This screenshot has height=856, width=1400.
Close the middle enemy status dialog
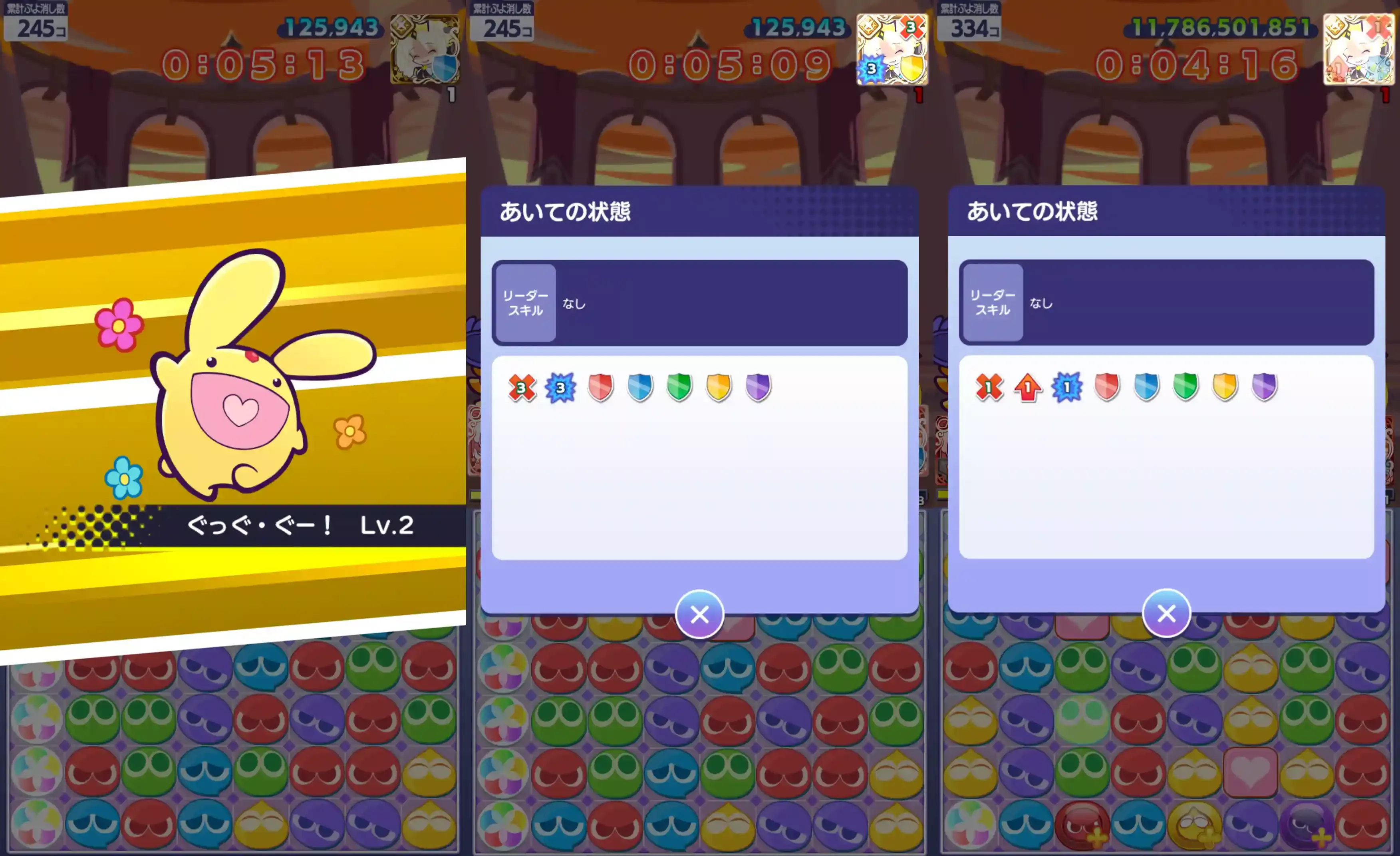(700, 614)
